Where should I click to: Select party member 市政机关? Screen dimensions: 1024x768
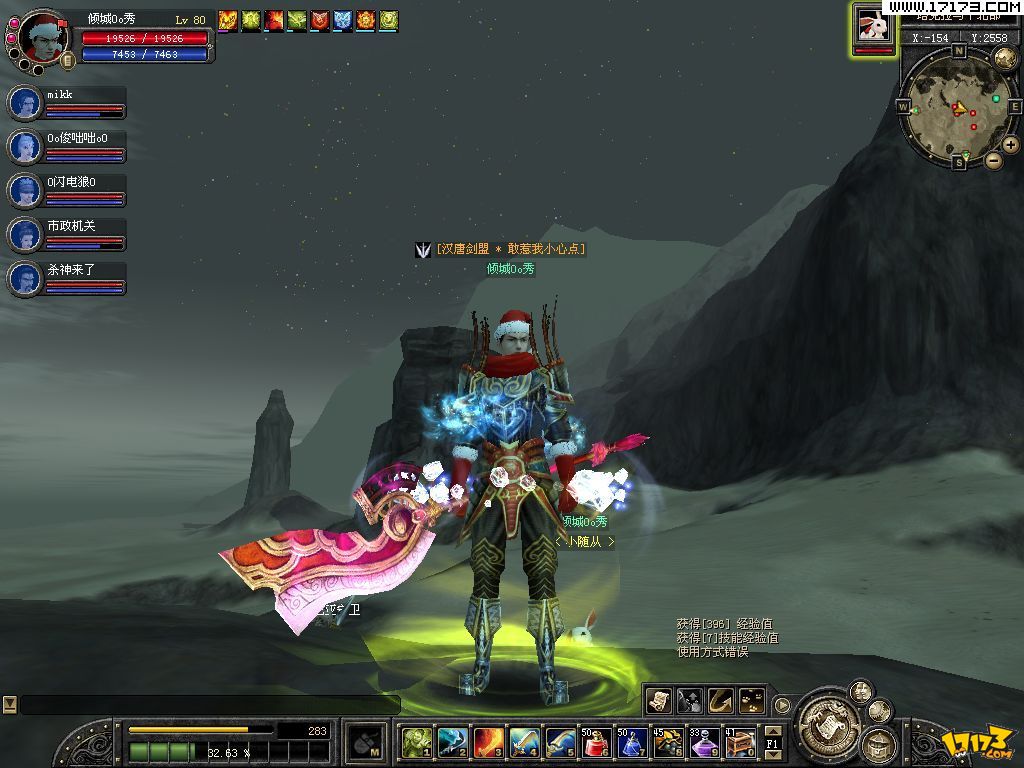(24, 235)
